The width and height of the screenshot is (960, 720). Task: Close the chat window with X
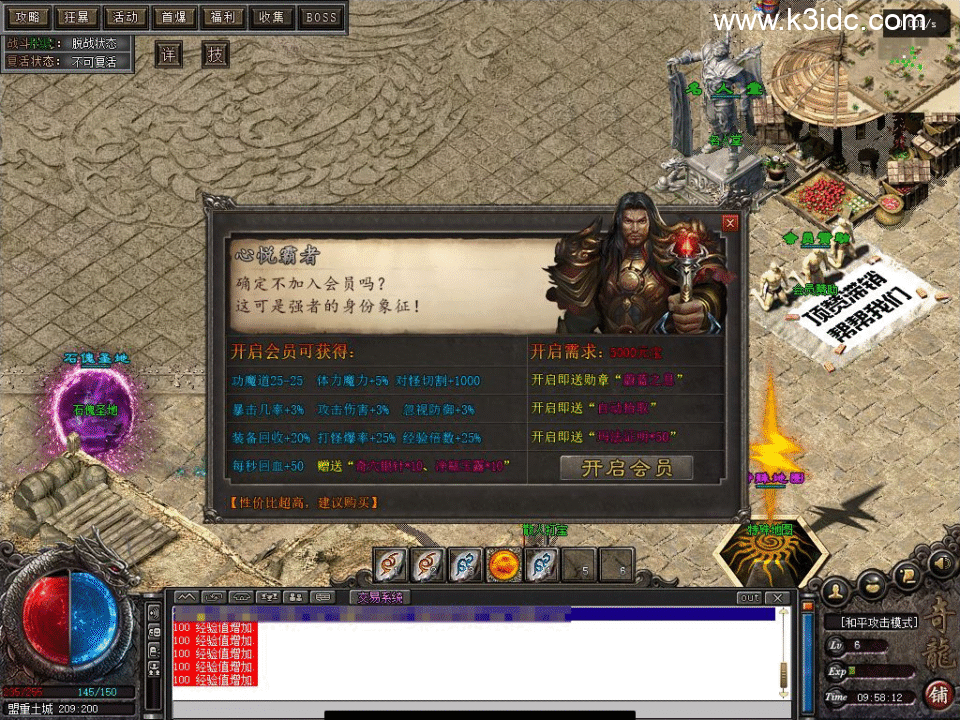click(777, 597)
